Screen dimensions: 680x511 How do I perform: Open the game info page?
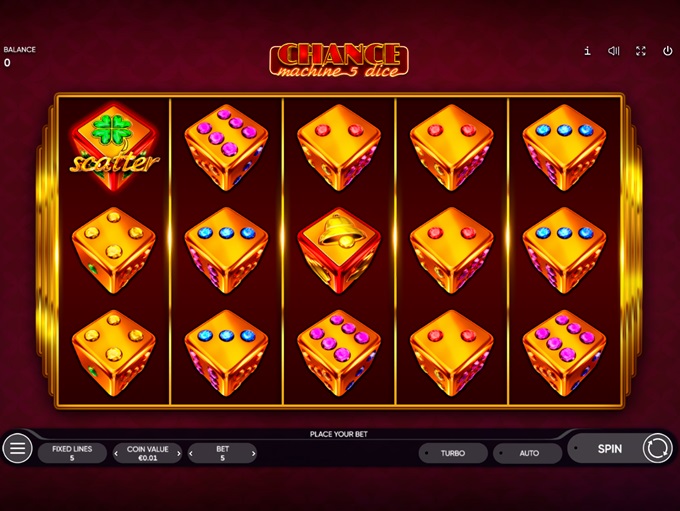pos(587,51)
